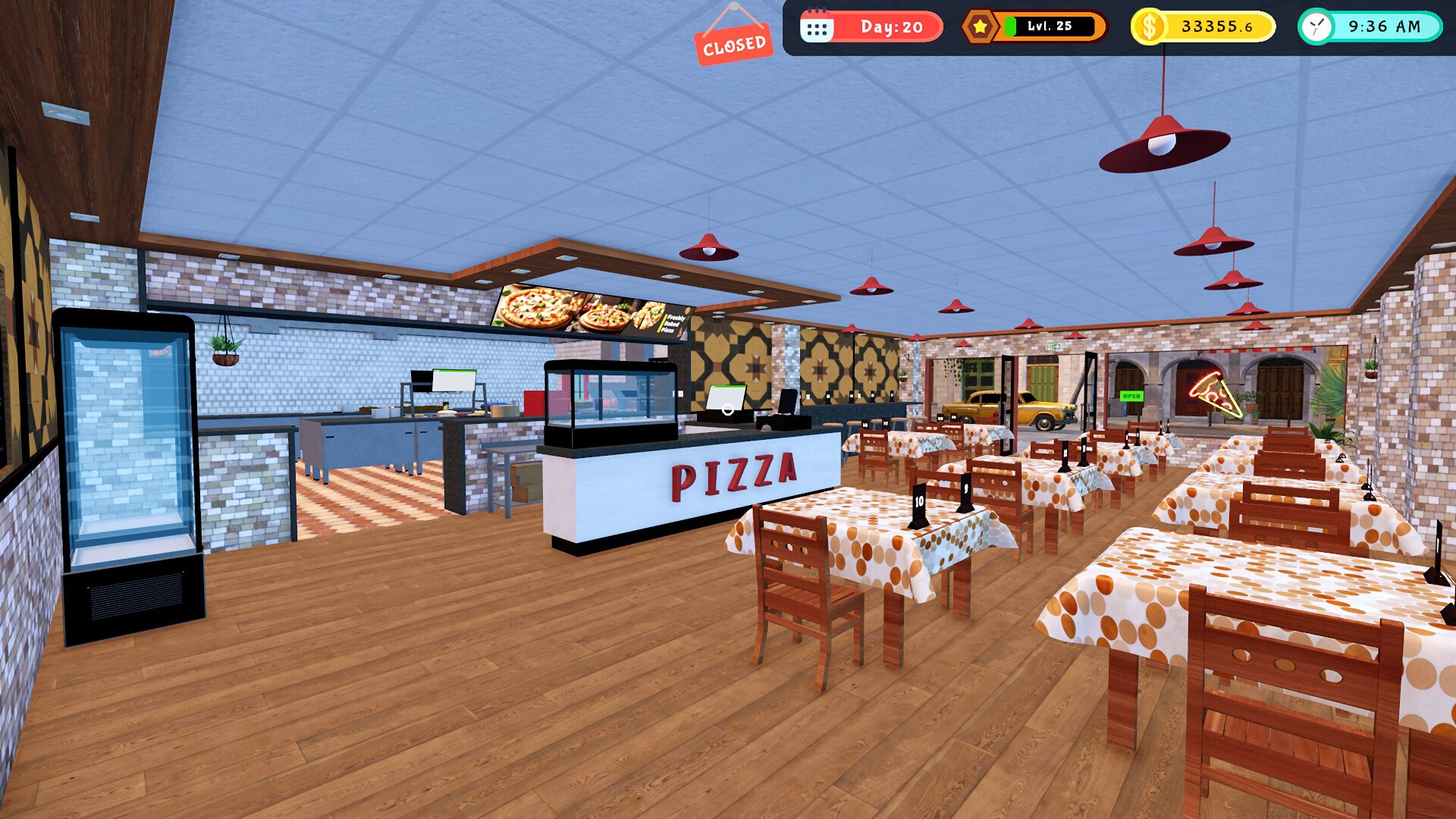Click the number 10 card on the table

coord(918,502)
